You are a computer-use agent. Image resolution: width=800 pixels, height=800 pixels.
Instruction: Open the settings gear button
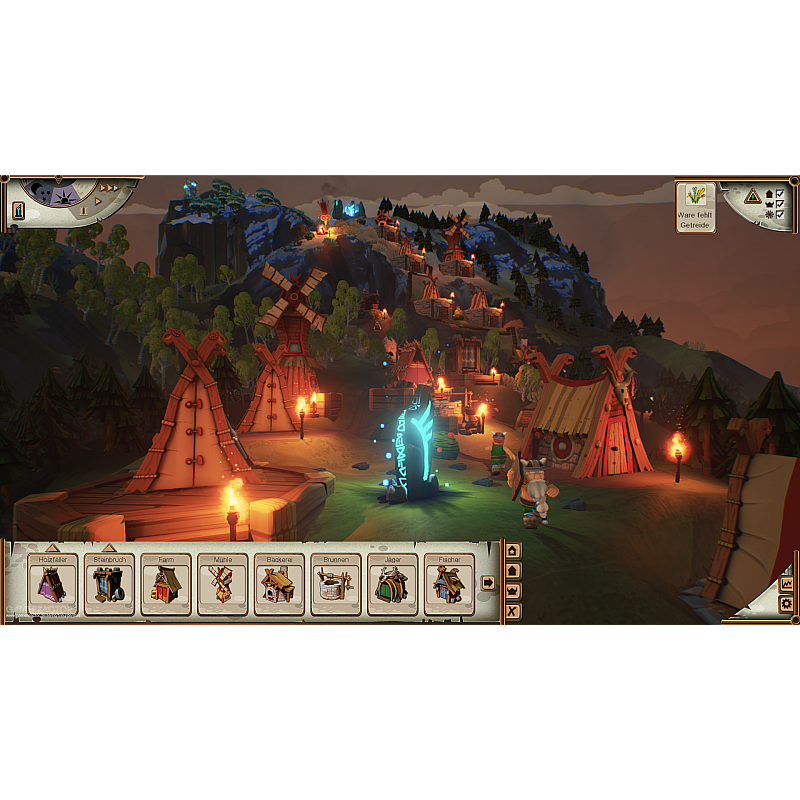(x=786, y=604)
